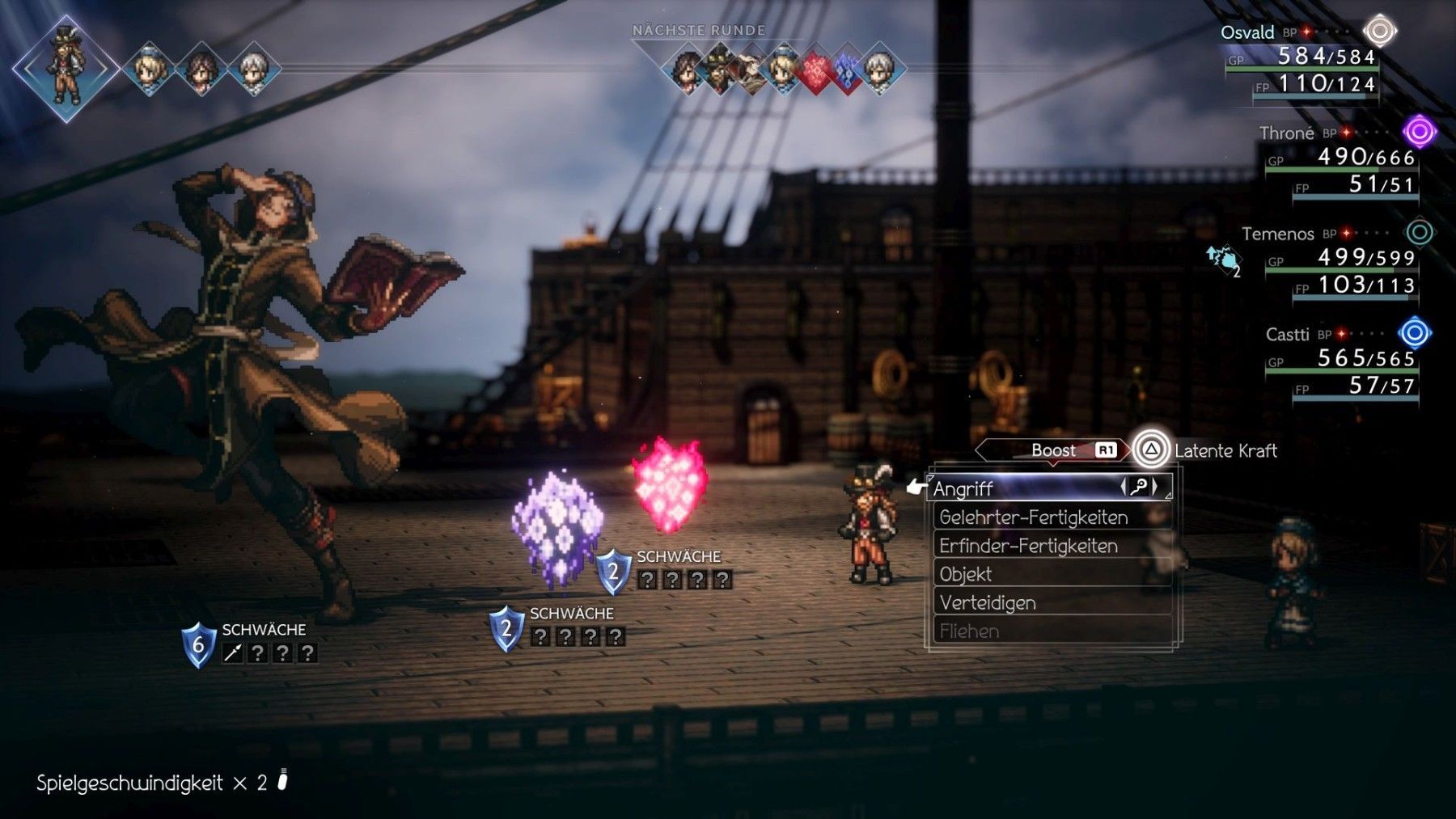The image size is (1456, 819).
Task: Toggle the Spielgeschwindigkeit x2 speed indicator
Action: 162,783
